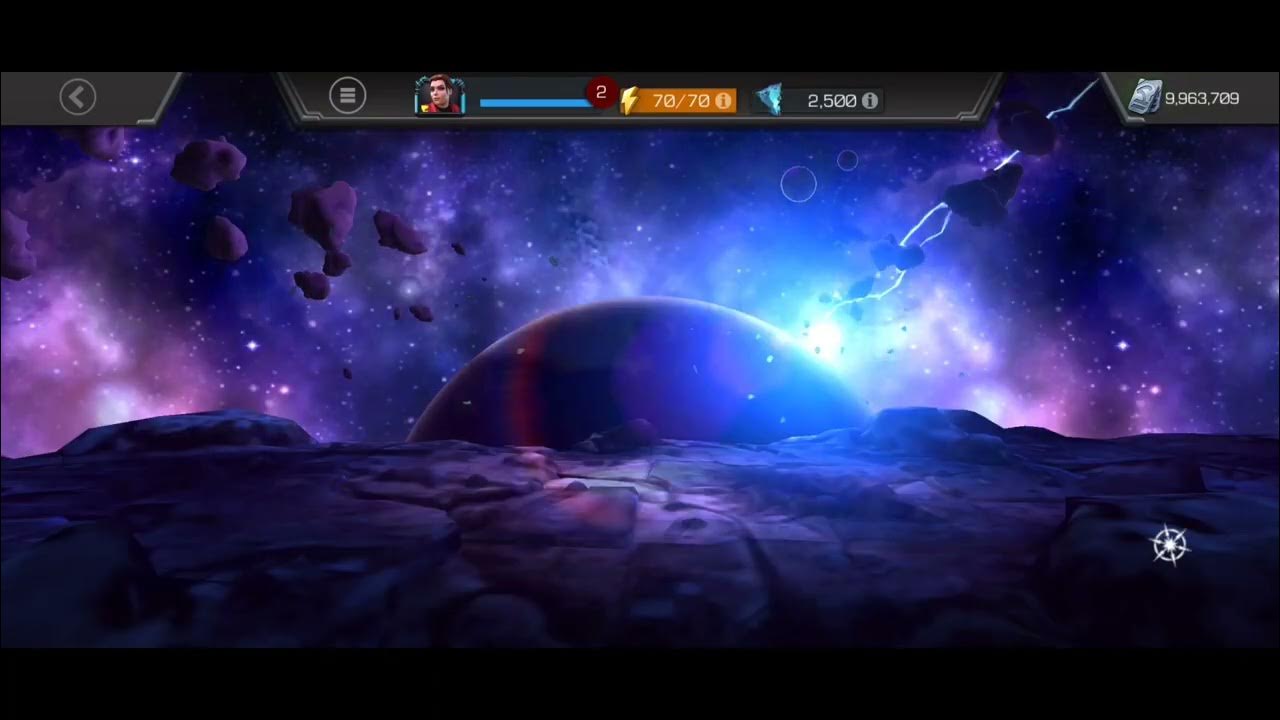The height and width of the screenshot is (720, 1280).
Task: Tap the 9,963,709 gold total
Action: pos(1201,98)
